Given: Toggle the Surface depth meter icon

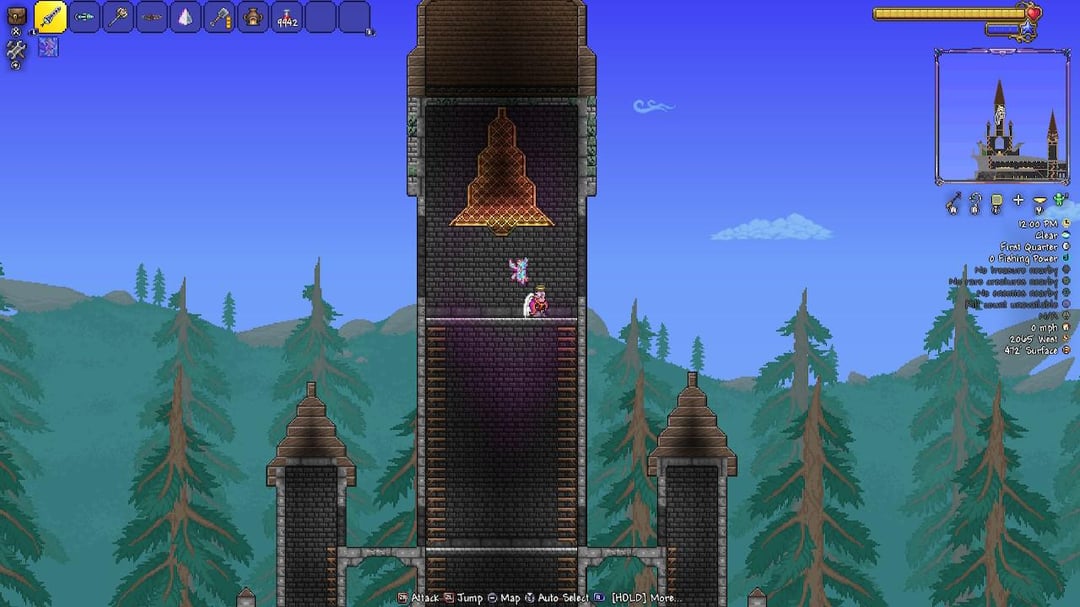Looking at the screenshot, I should pyautogui.click(x=1066, y=351).
